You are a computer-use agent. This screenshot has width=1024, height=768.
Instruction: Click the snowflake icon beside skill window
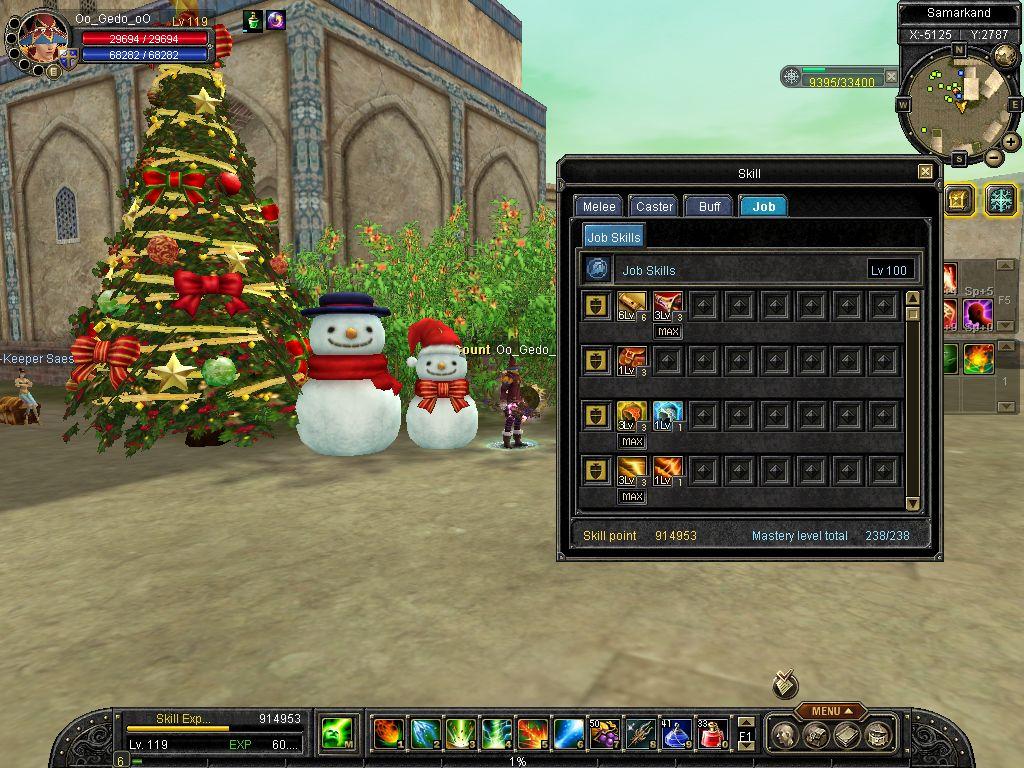point(1000,199)
